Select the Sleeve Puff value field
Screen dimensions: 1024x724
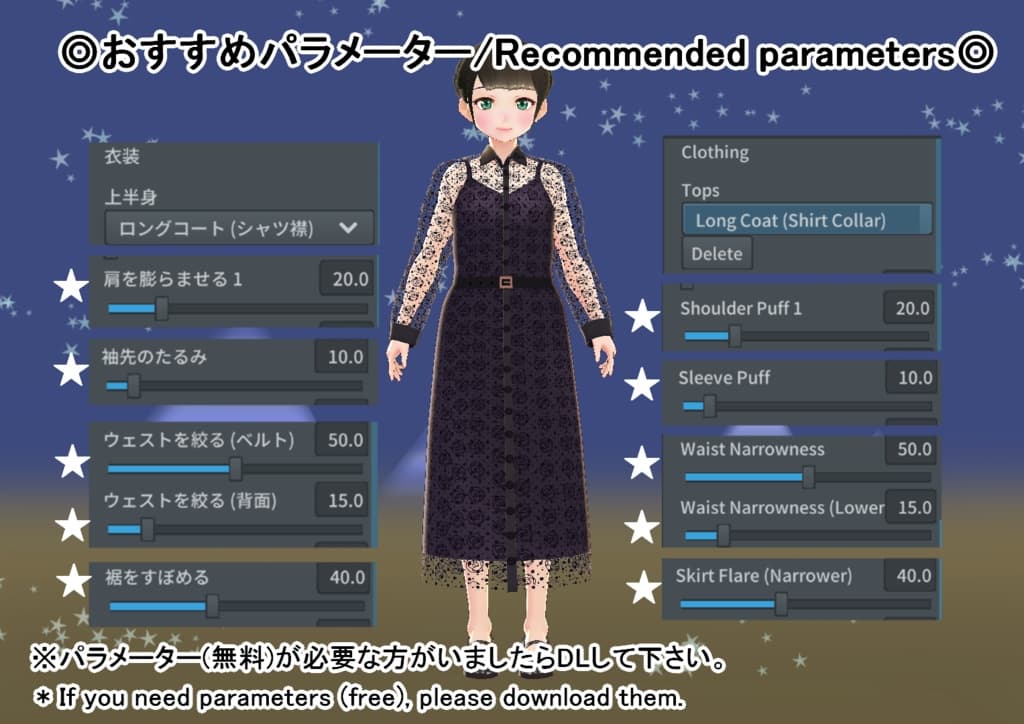[911, 378]
